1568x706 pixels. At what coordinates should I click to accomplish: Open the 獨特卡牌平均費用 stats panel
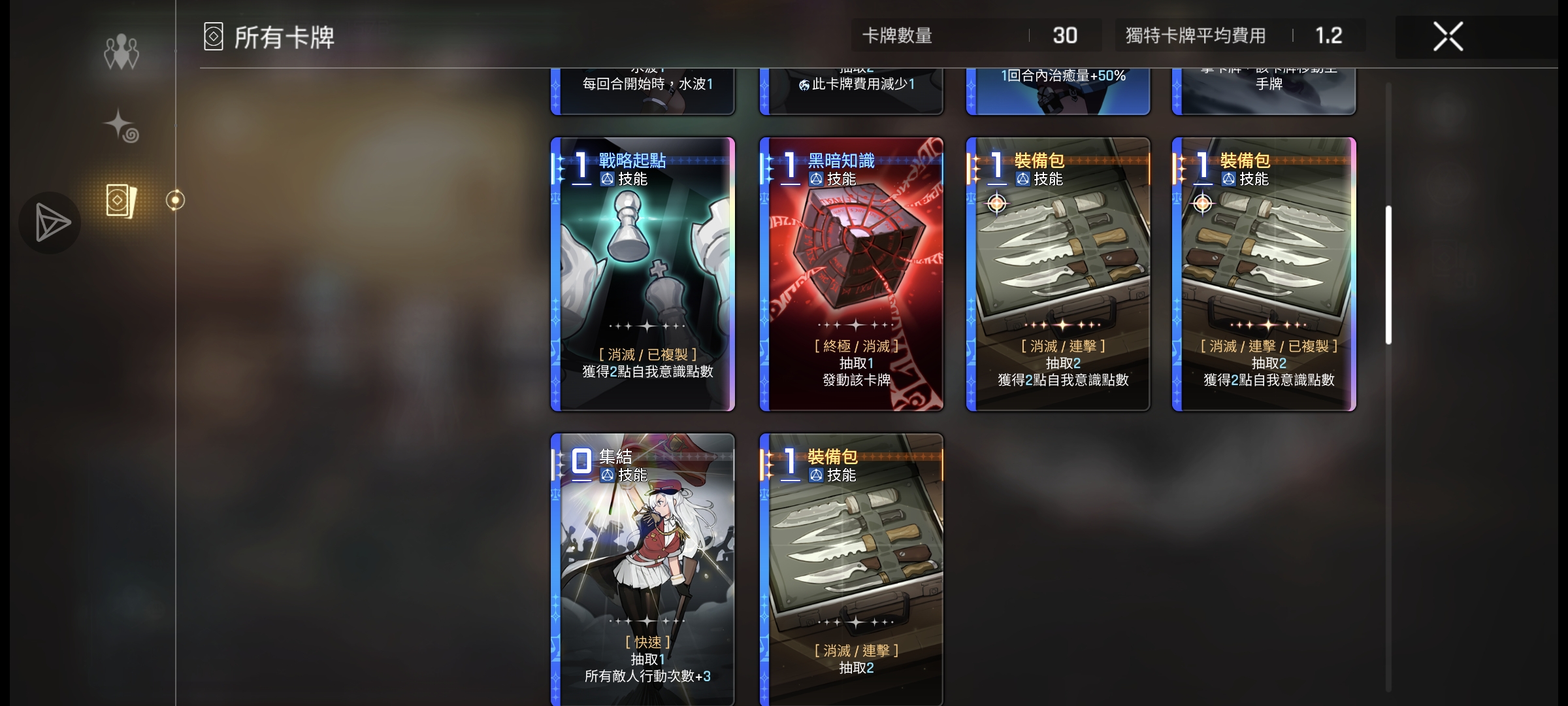click(1227, 35)
